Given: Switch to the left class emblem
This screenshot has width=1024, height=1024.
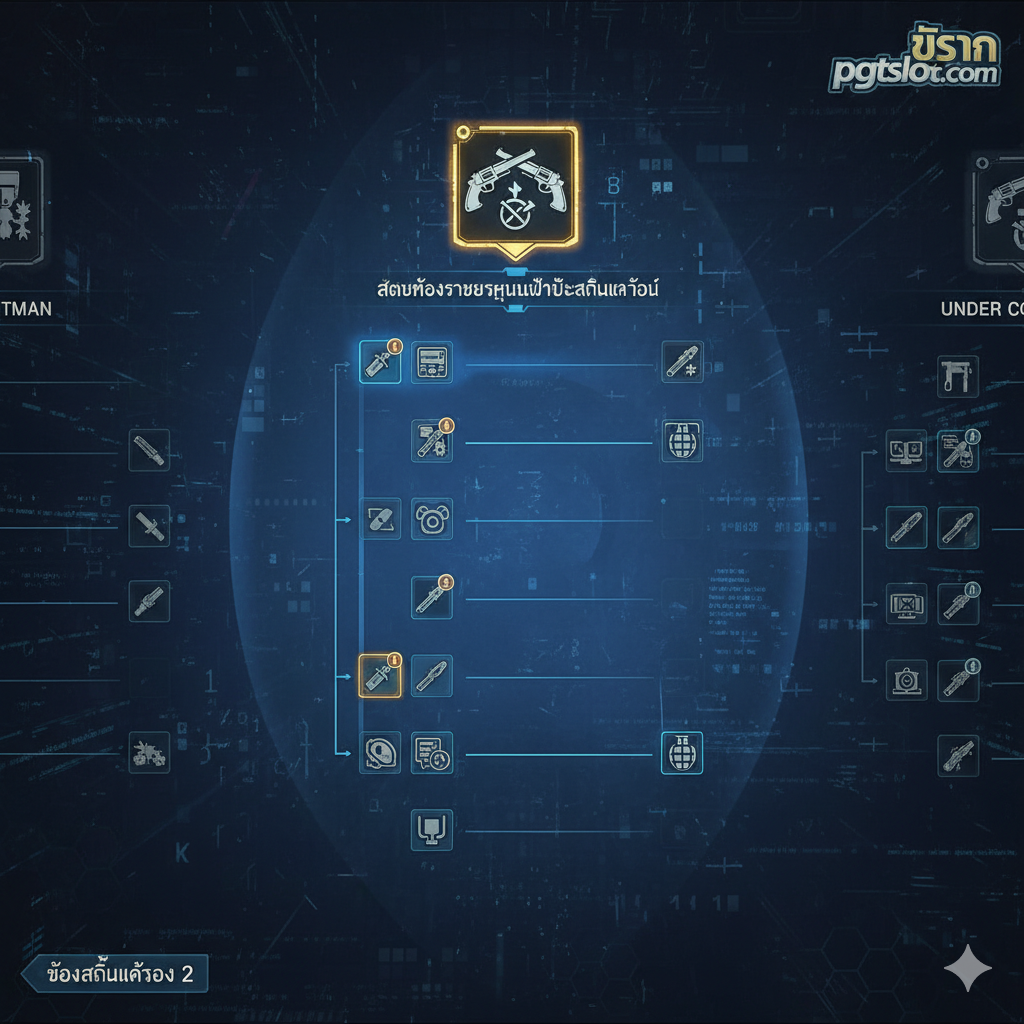Looking at the screenshot, I should click(20, 208).
